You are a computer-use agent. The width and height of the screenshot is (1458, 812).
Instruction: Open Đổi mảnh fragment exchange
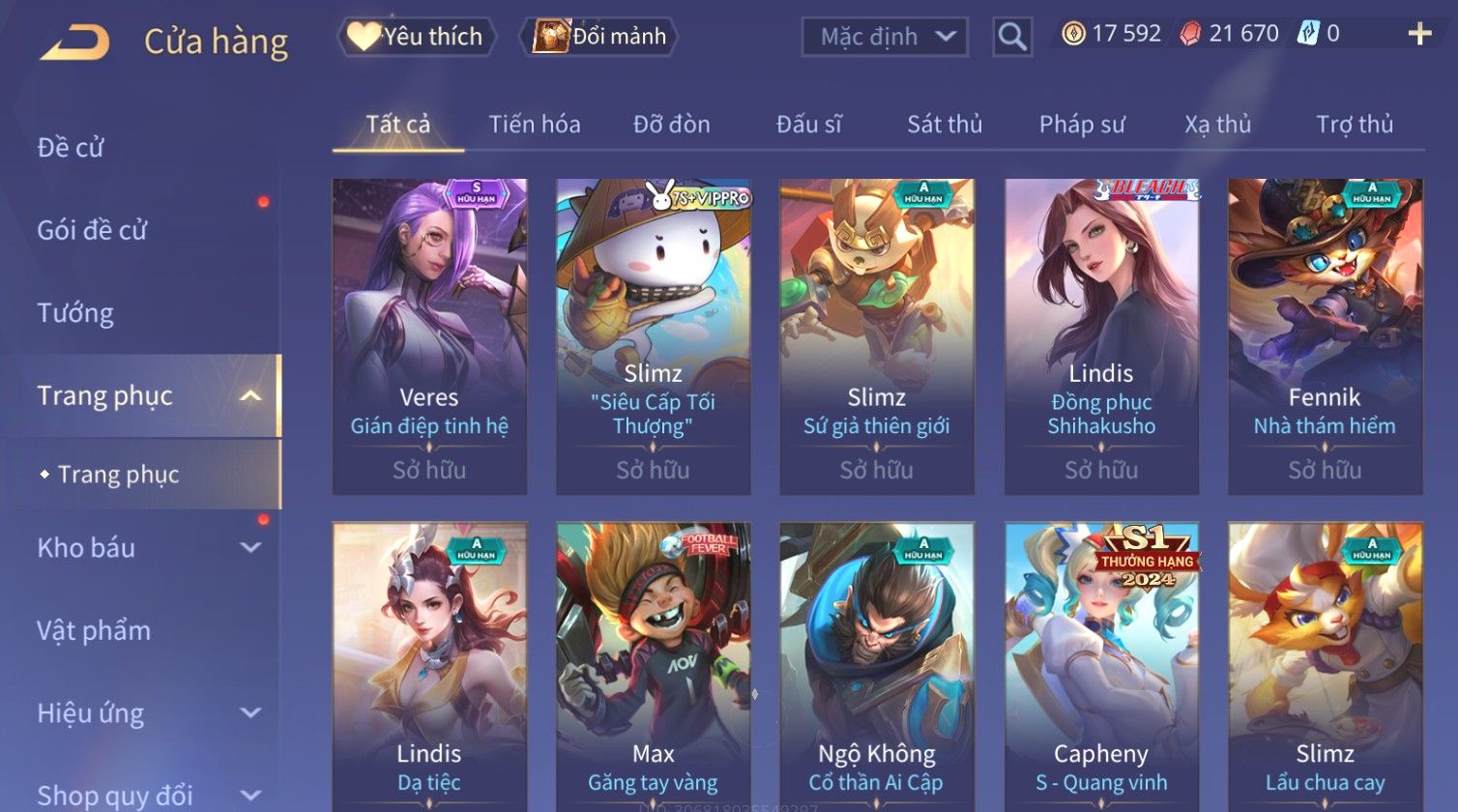[x=599, y=37]
